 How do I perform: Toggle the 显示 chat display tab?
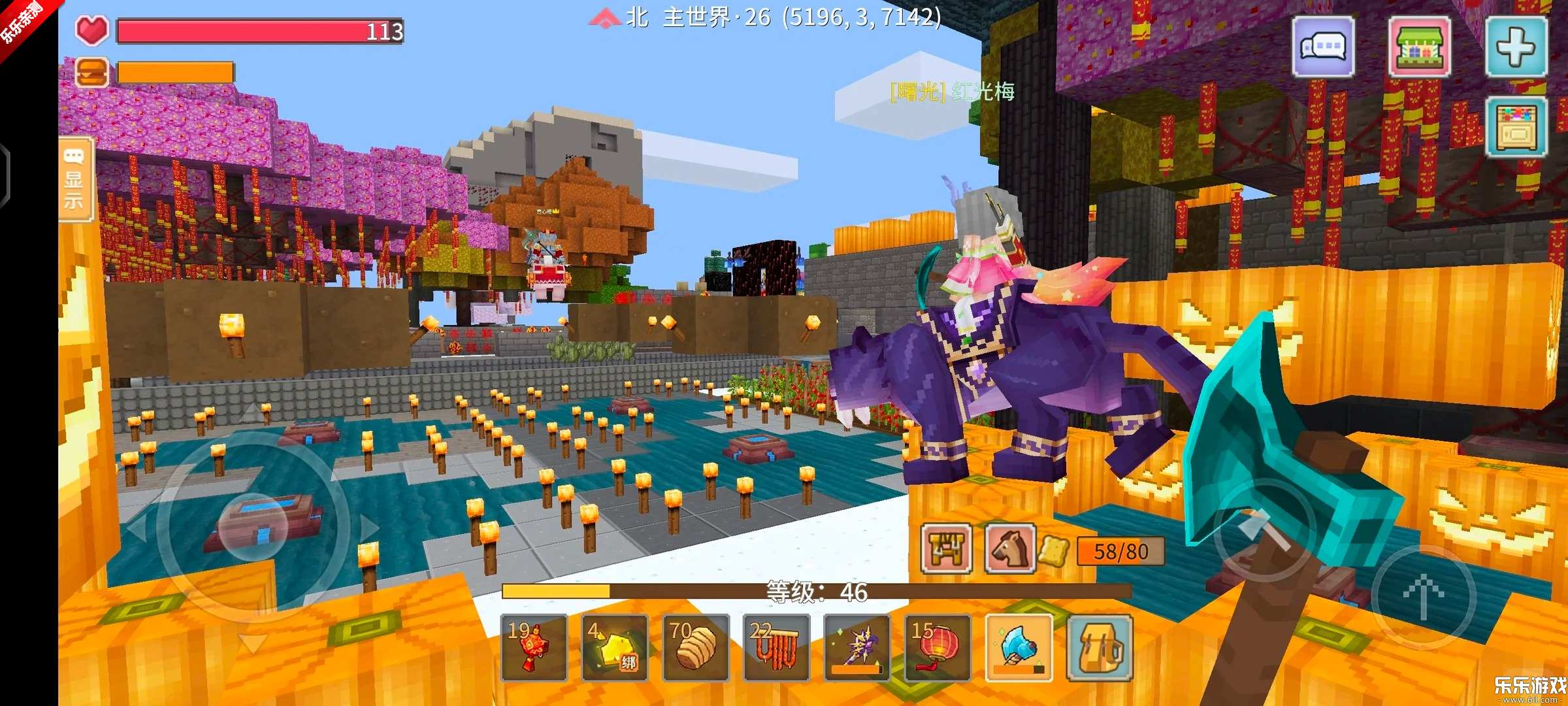tap(74, 180)
